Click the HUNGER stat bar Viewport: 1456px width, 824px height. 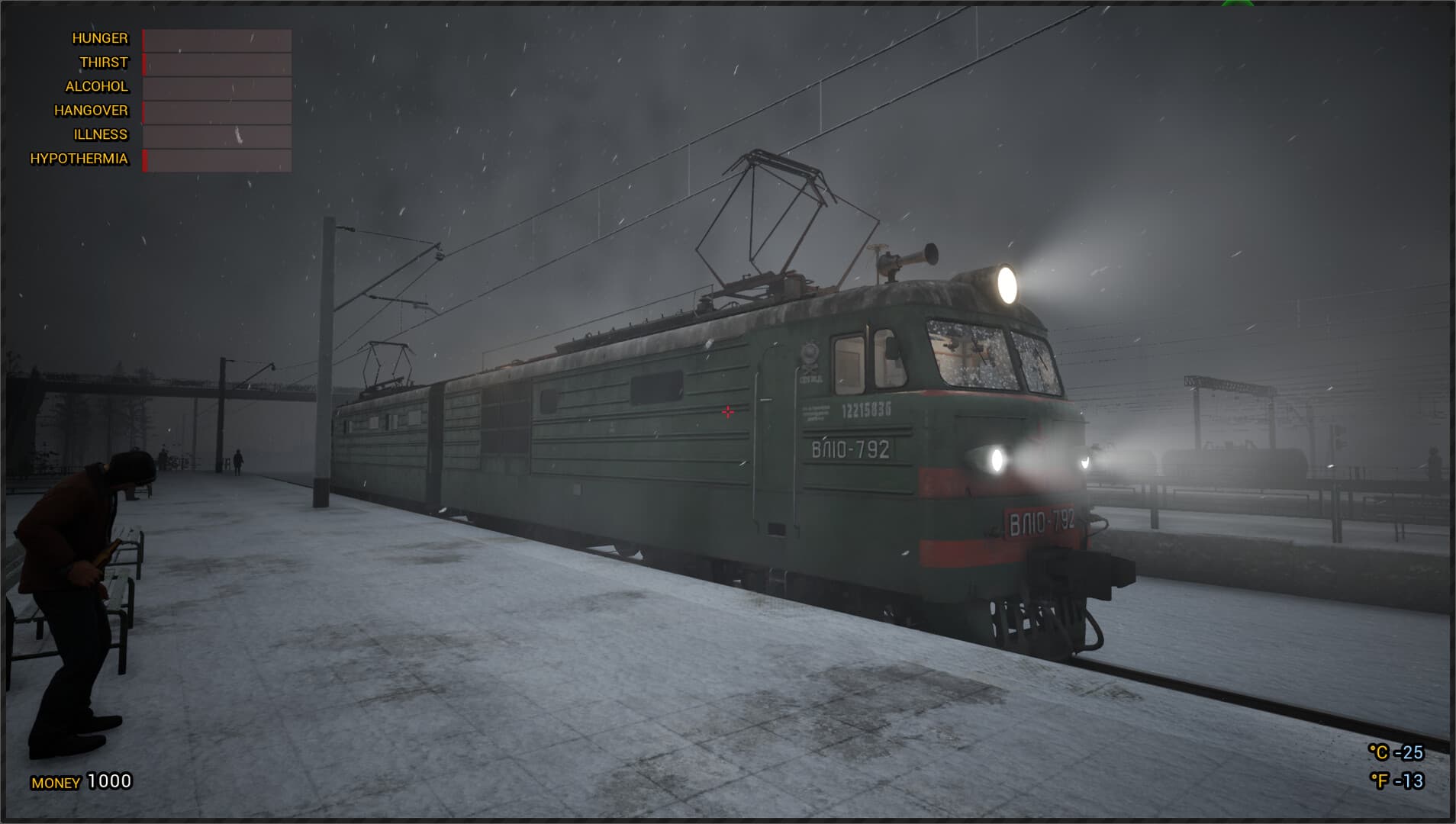[216, 38]
